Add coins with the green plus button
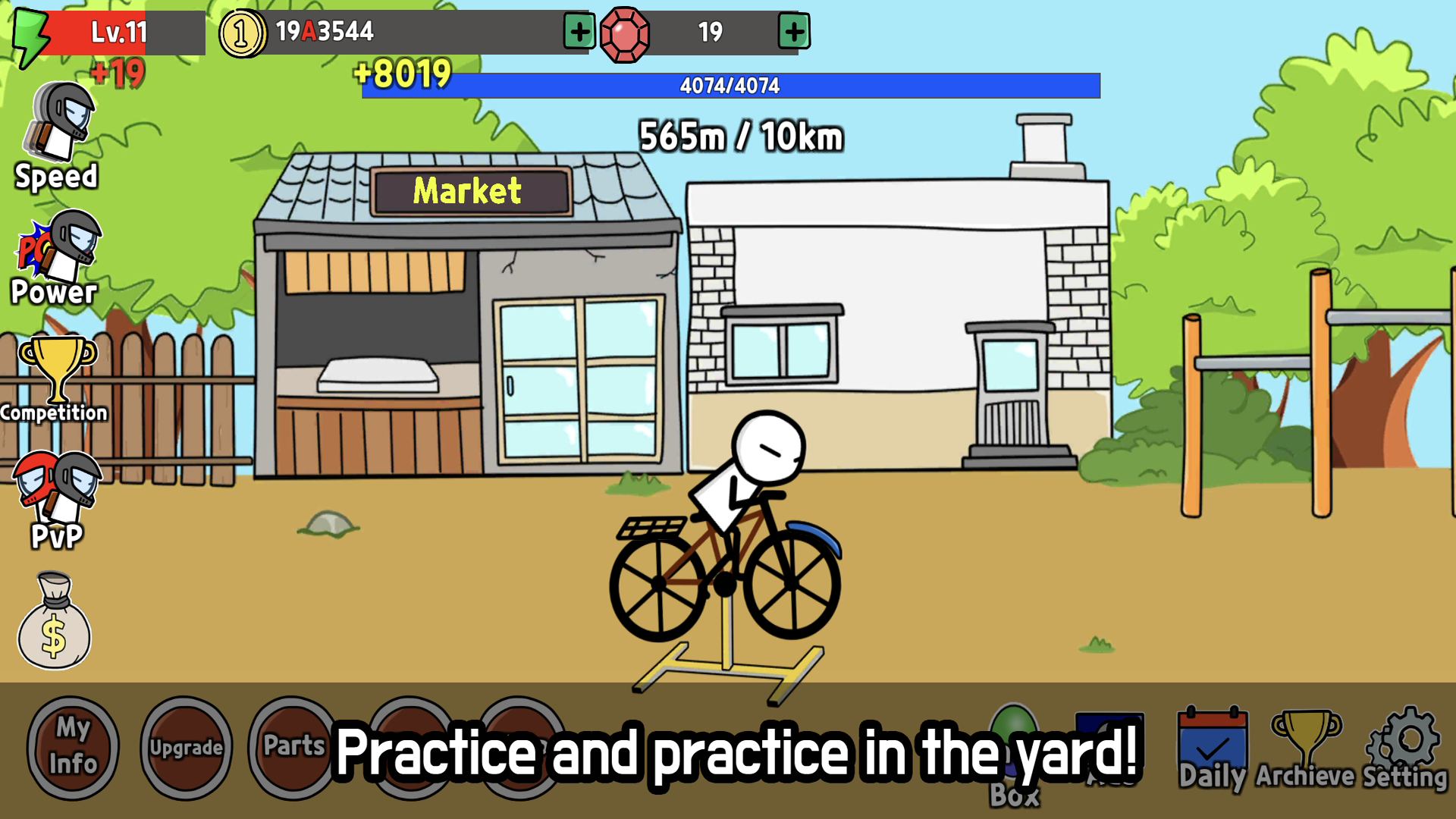 [578, 32]
